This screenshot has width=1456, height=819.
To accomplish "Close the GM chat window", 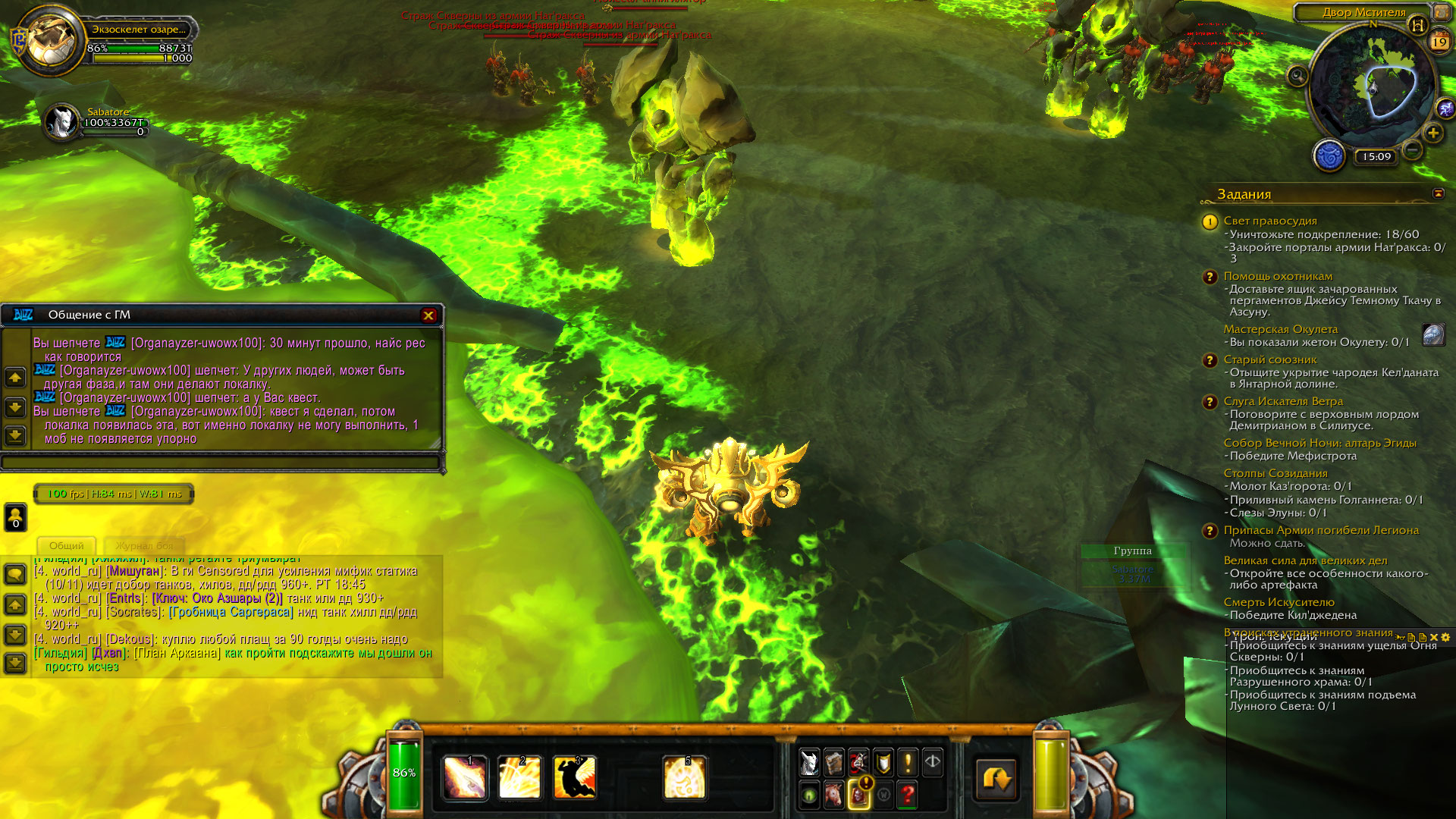I will pos(428,315).
